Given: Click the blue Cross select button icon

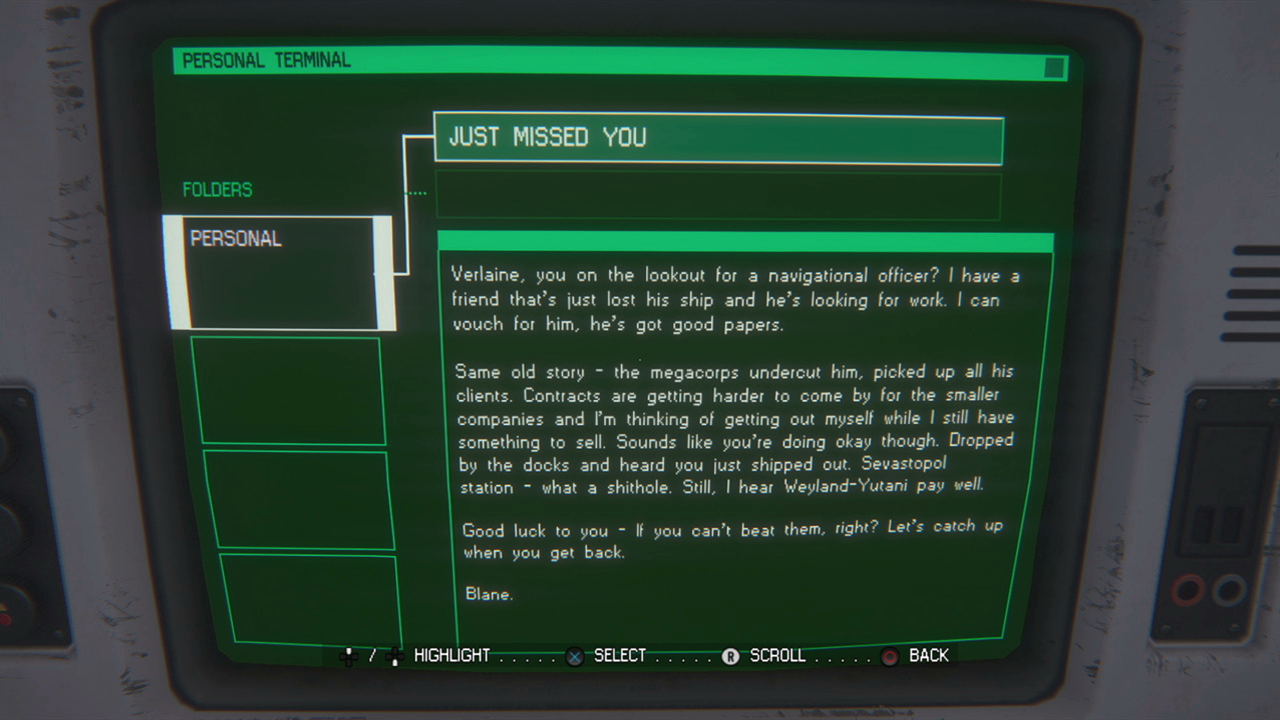Looking at the screenshot, I should (x=575, y=656).
